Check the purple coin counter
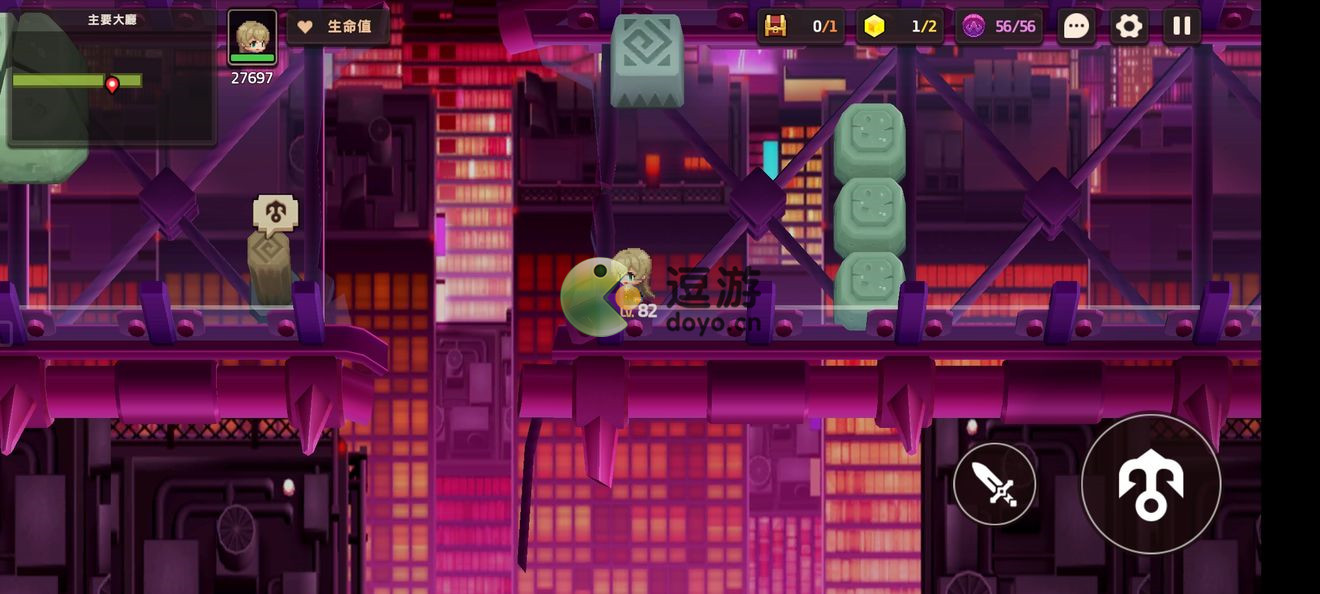The height and width of the screenshot is (594, 1320). (999, 26)
